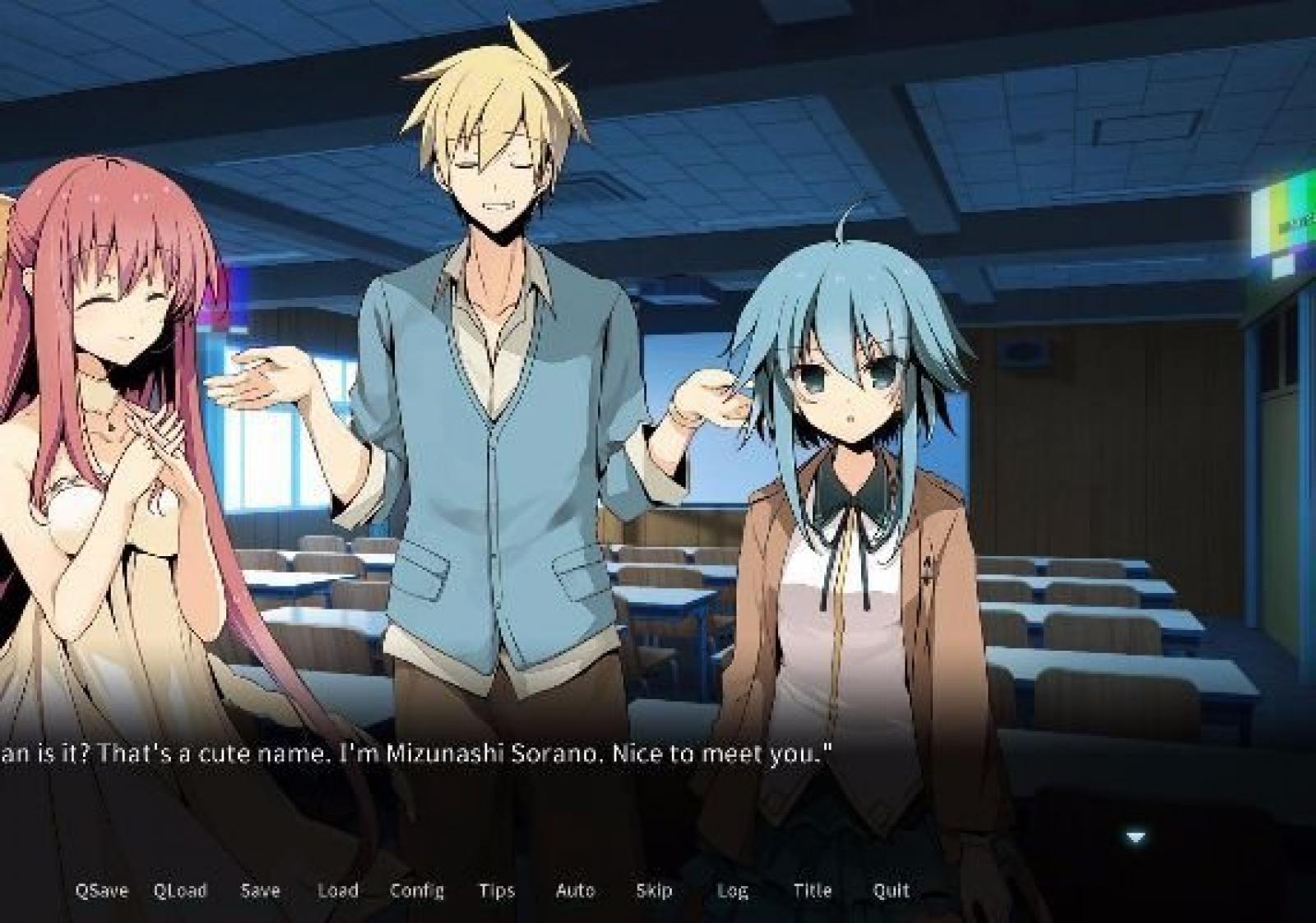Open the dialogue Log

pos(732,890)
